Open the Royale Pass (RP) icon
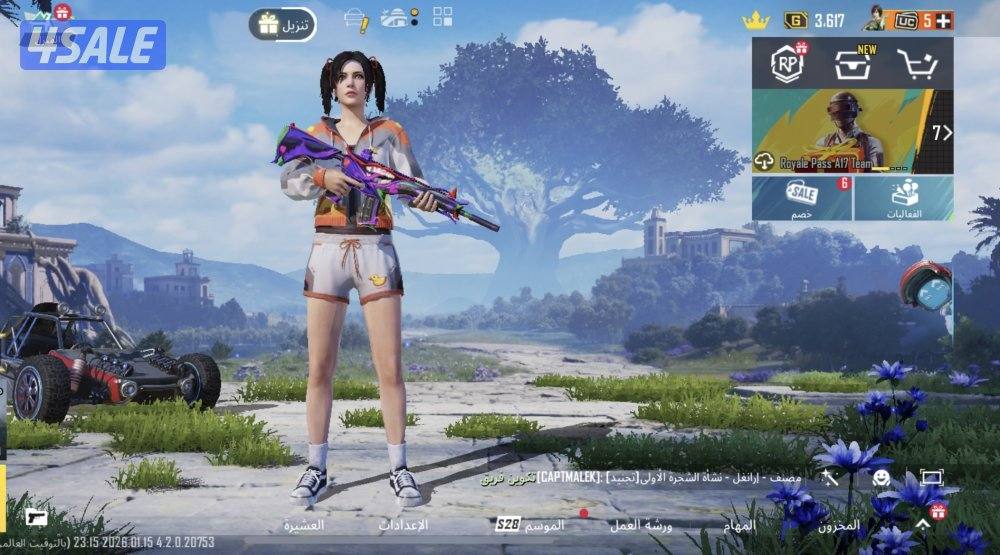The image size is (1000, 555). point(787,64)
